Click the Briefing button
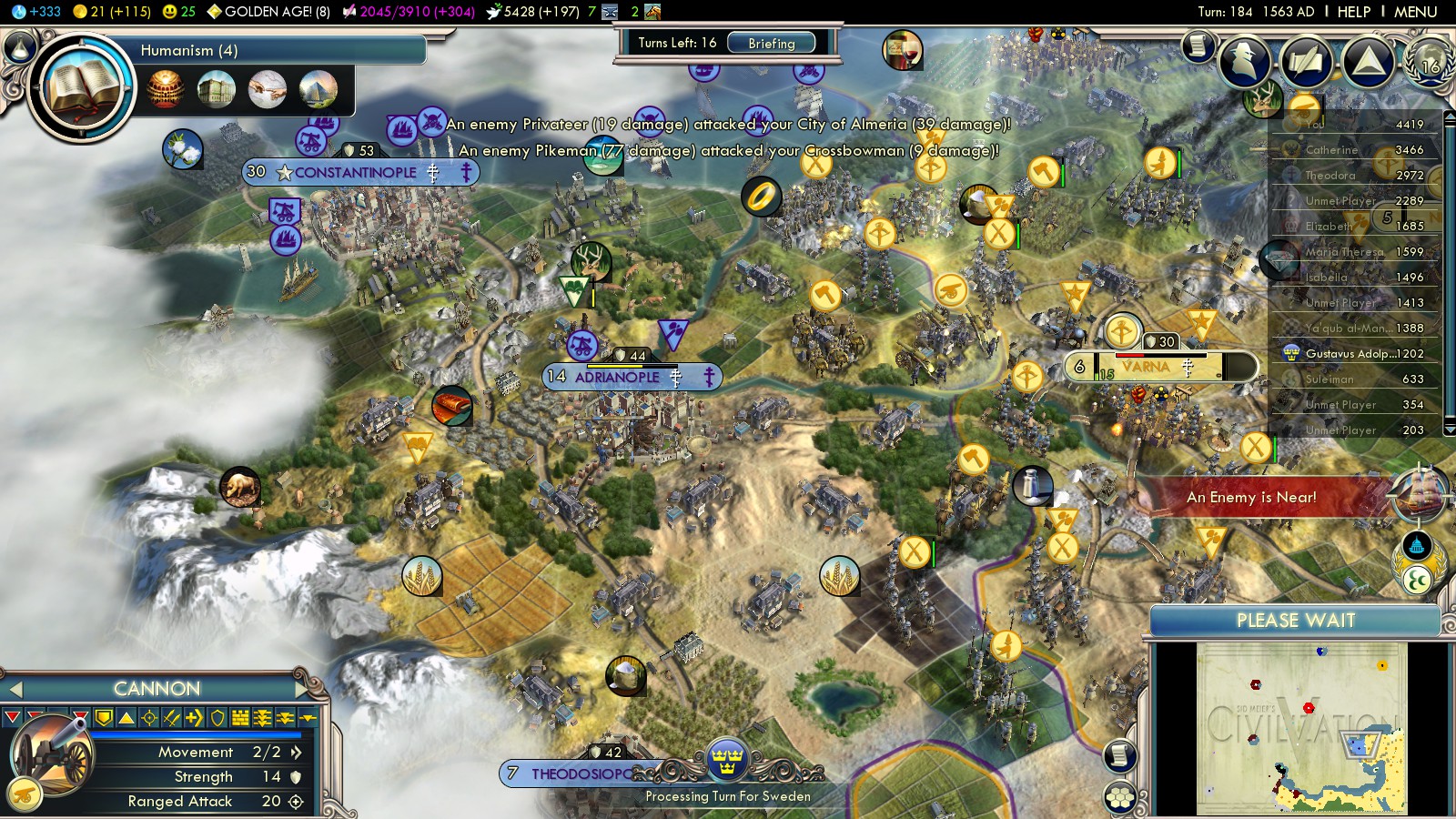This screenshot has width=1456, height=819. pyautogui.click(x=771, y=43)
